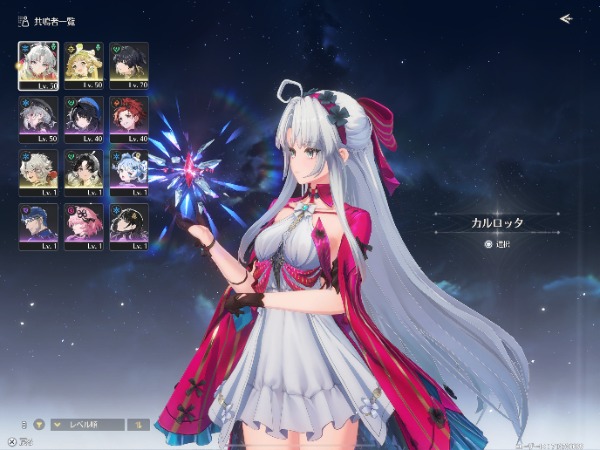Select the pink-haired Lv. 1 character

click(84, 225)
